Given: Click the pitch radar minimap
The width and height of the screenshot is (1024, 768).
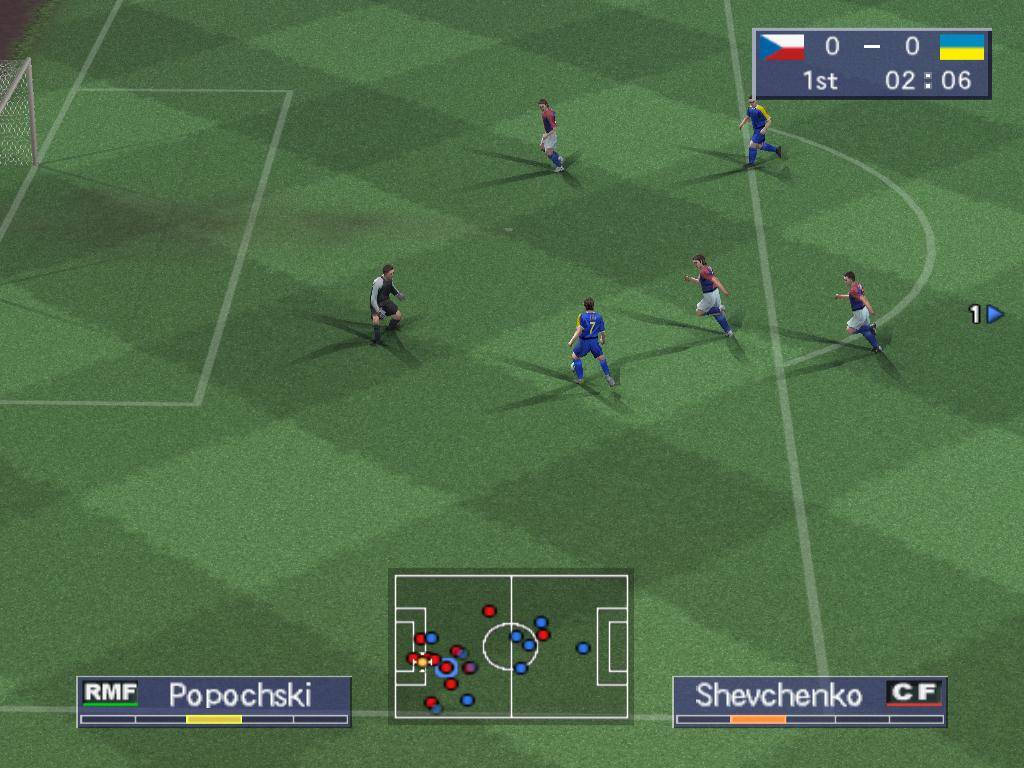Looking at the screenshot, I should point(511,645).
